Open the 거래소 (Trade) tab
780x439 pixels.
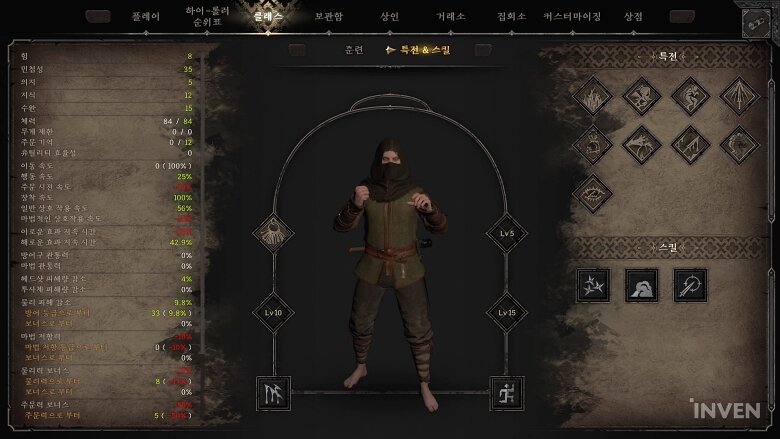click(450, 17)
